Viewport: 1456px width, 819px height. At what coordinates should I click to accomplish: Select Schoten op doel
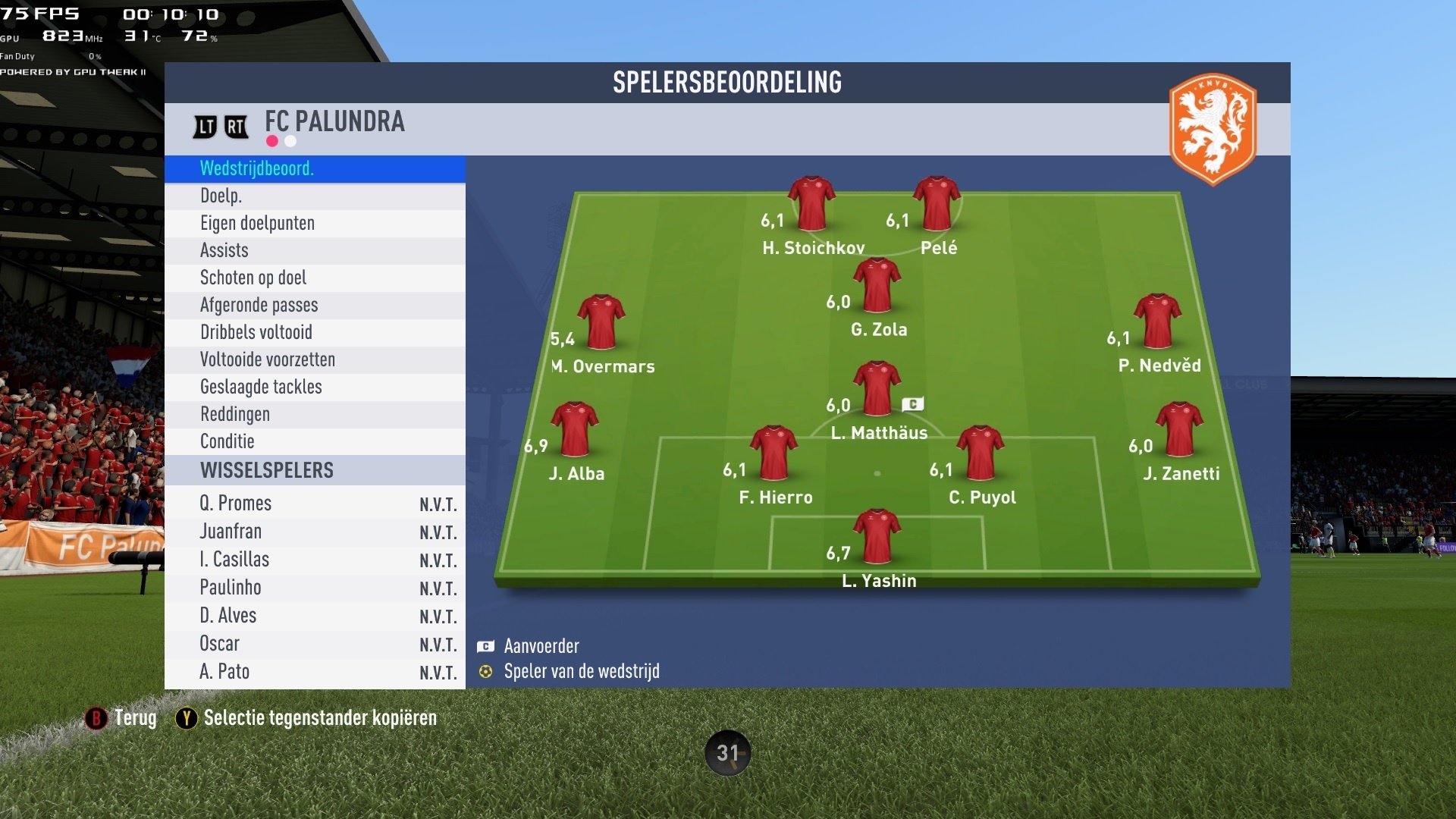click(x=315, y=278)
